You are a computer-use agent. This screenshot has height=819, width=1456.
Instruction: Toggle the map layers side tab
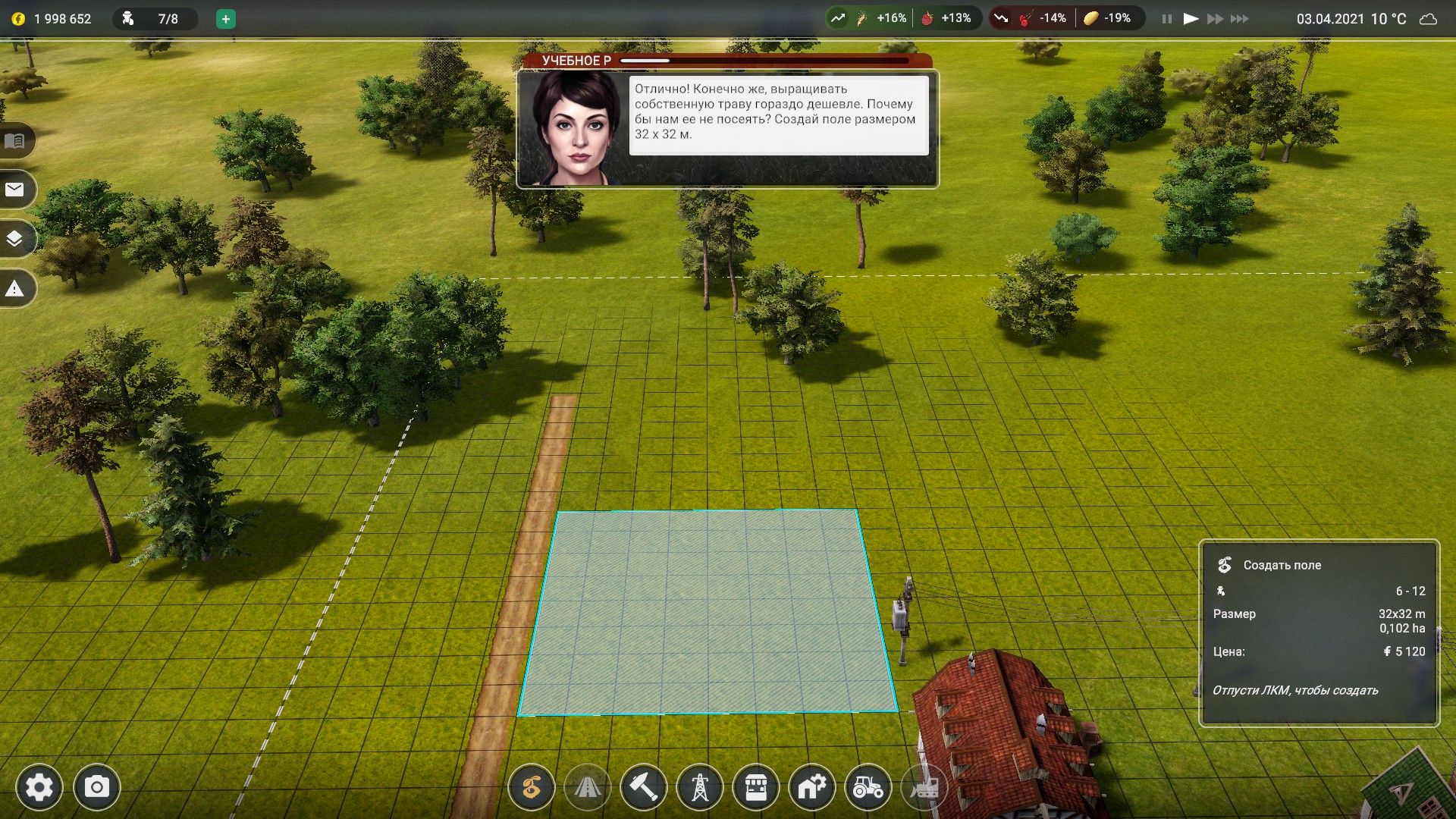pos(15,239)
